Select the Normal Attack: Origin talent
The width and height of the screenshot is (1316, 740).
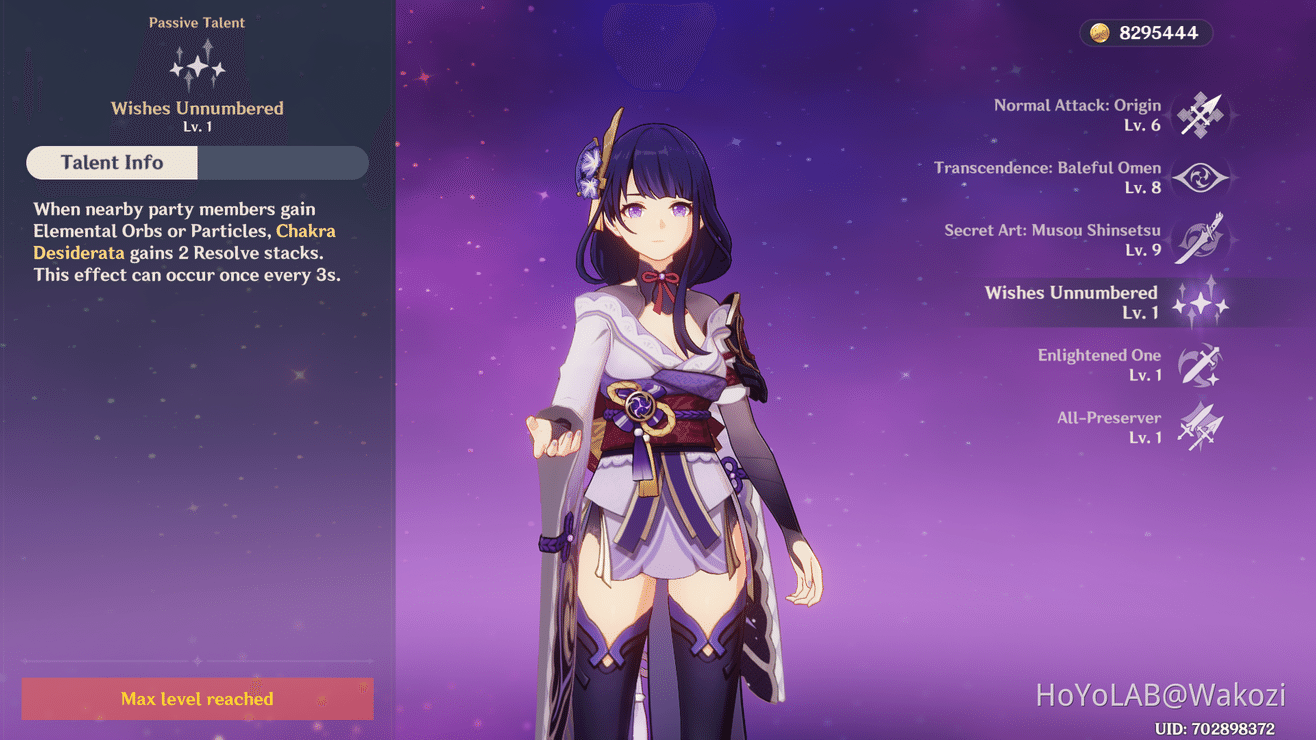[1199, 115]
